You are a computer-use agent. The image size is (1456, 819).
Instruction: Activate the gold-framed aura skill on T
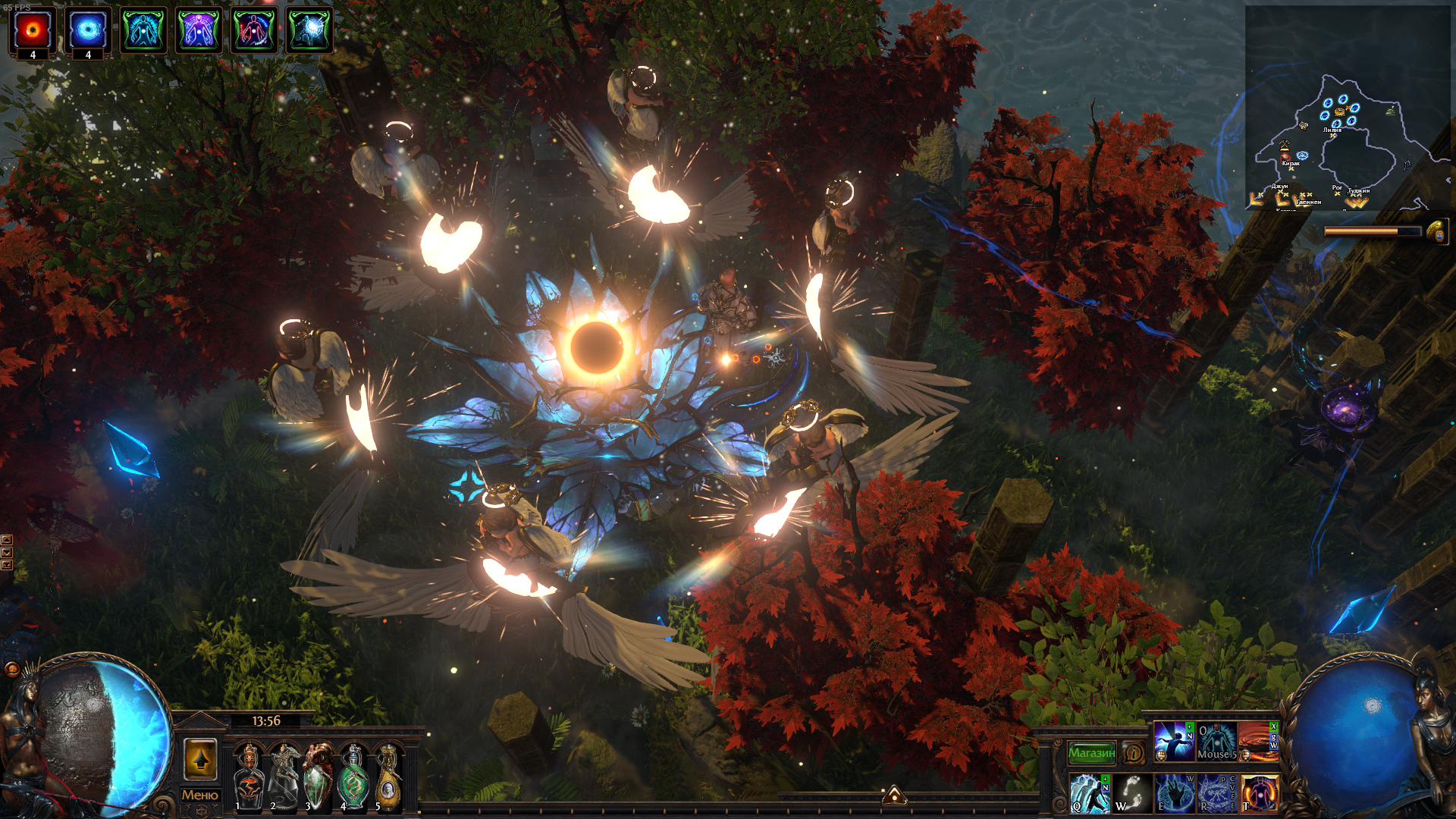[1259, 793]
